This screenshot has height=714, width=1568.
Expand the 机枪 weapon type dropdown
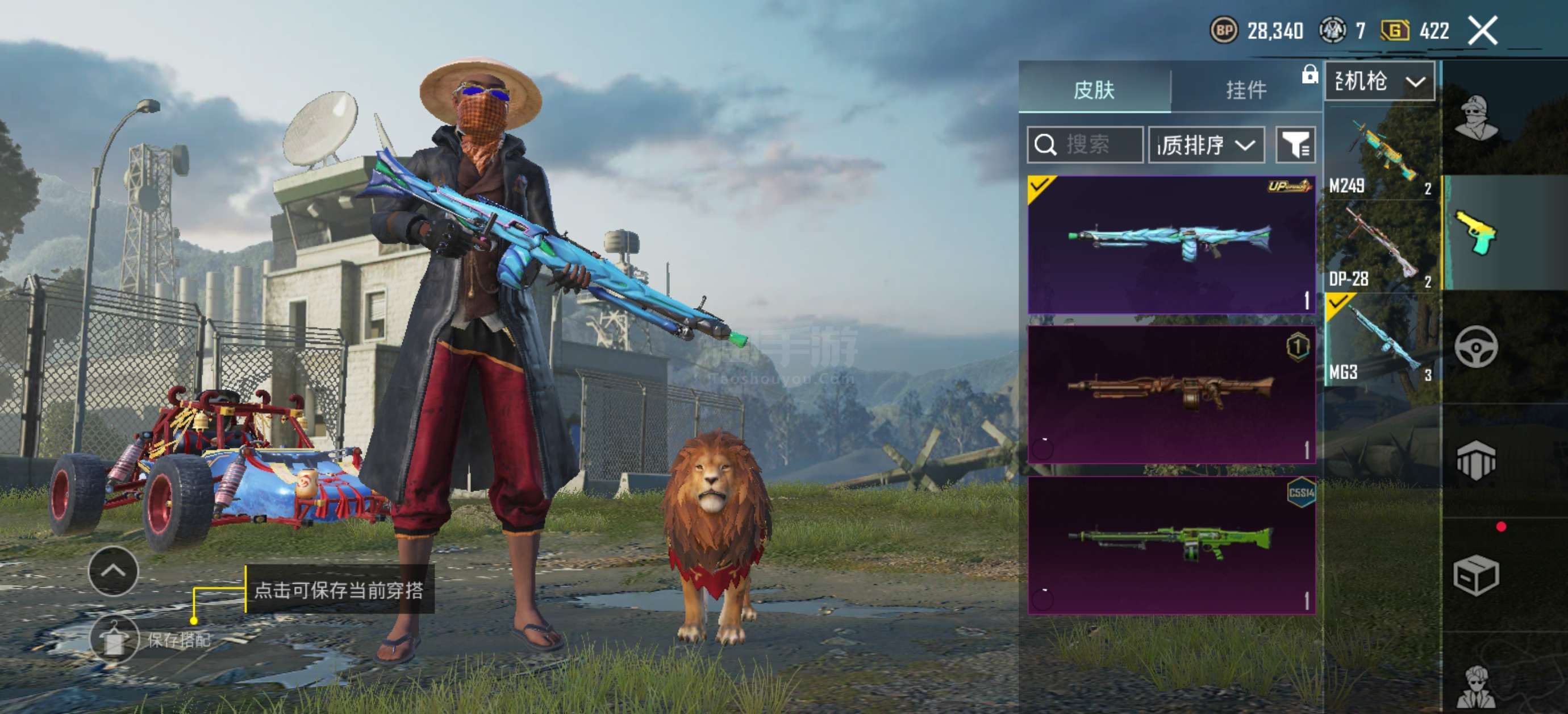click(x=1379, y=81)
